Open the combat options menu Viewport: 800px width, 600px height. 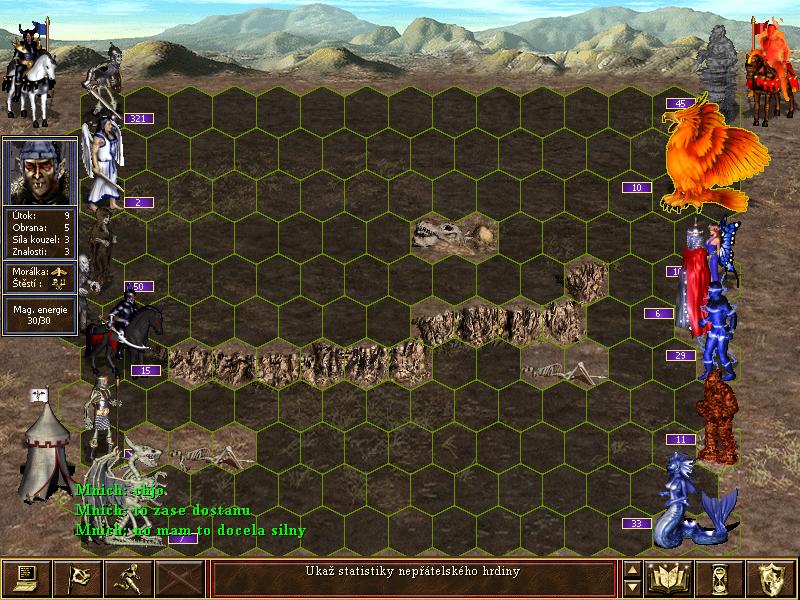tap(27, 579)
